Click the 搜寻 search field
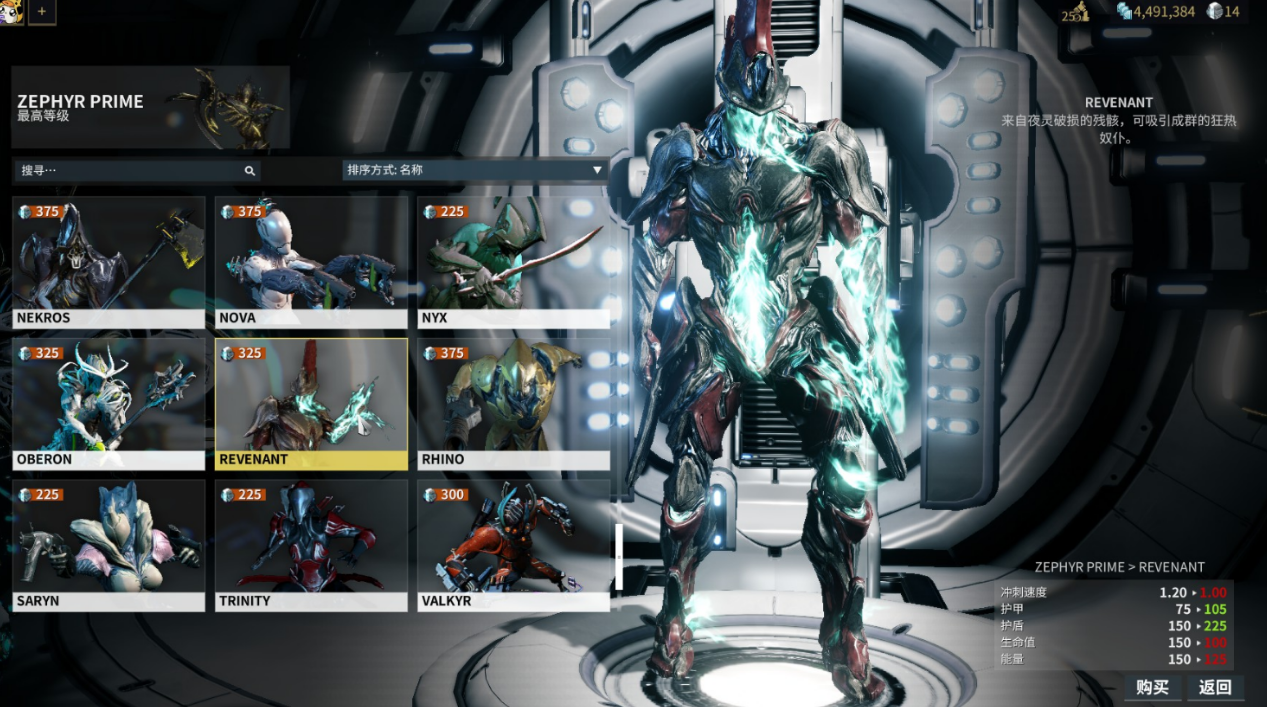1267x707 pixels. point(136,171)
